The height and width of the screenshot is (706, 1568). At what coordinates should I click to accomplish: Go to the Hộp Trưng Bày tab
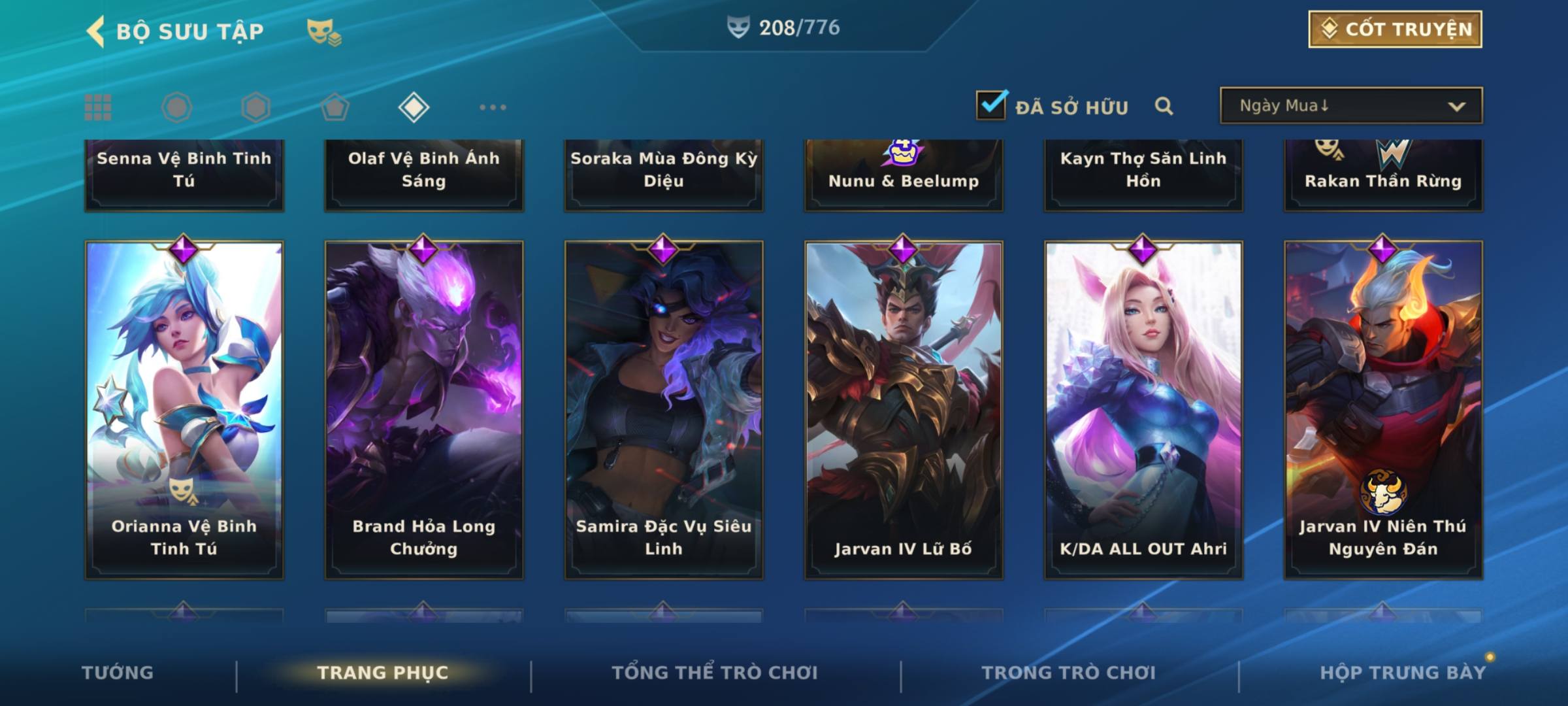click(x=1403, y=673)
